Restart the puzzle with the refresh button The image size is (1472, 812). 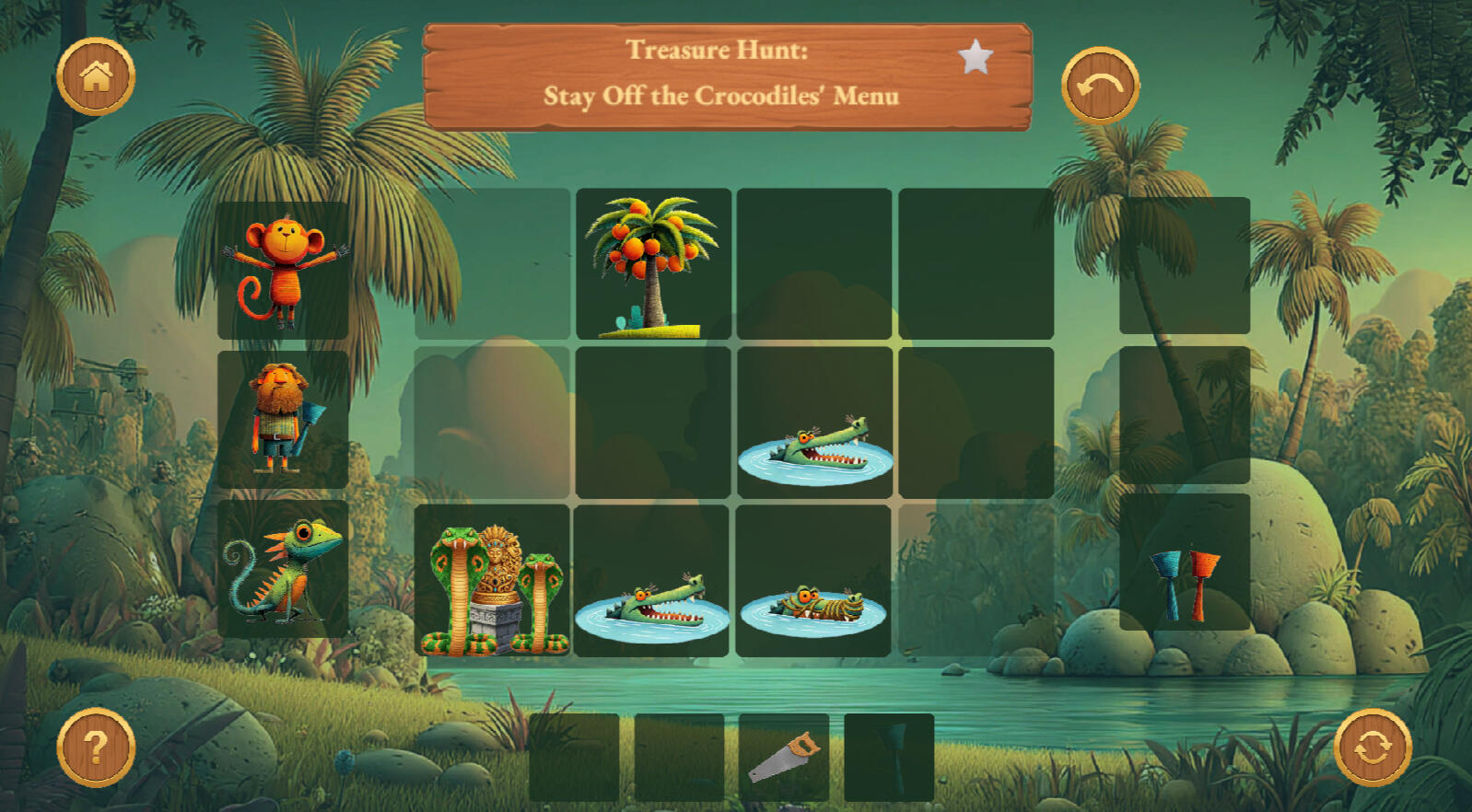click(x=1373, y=748)
